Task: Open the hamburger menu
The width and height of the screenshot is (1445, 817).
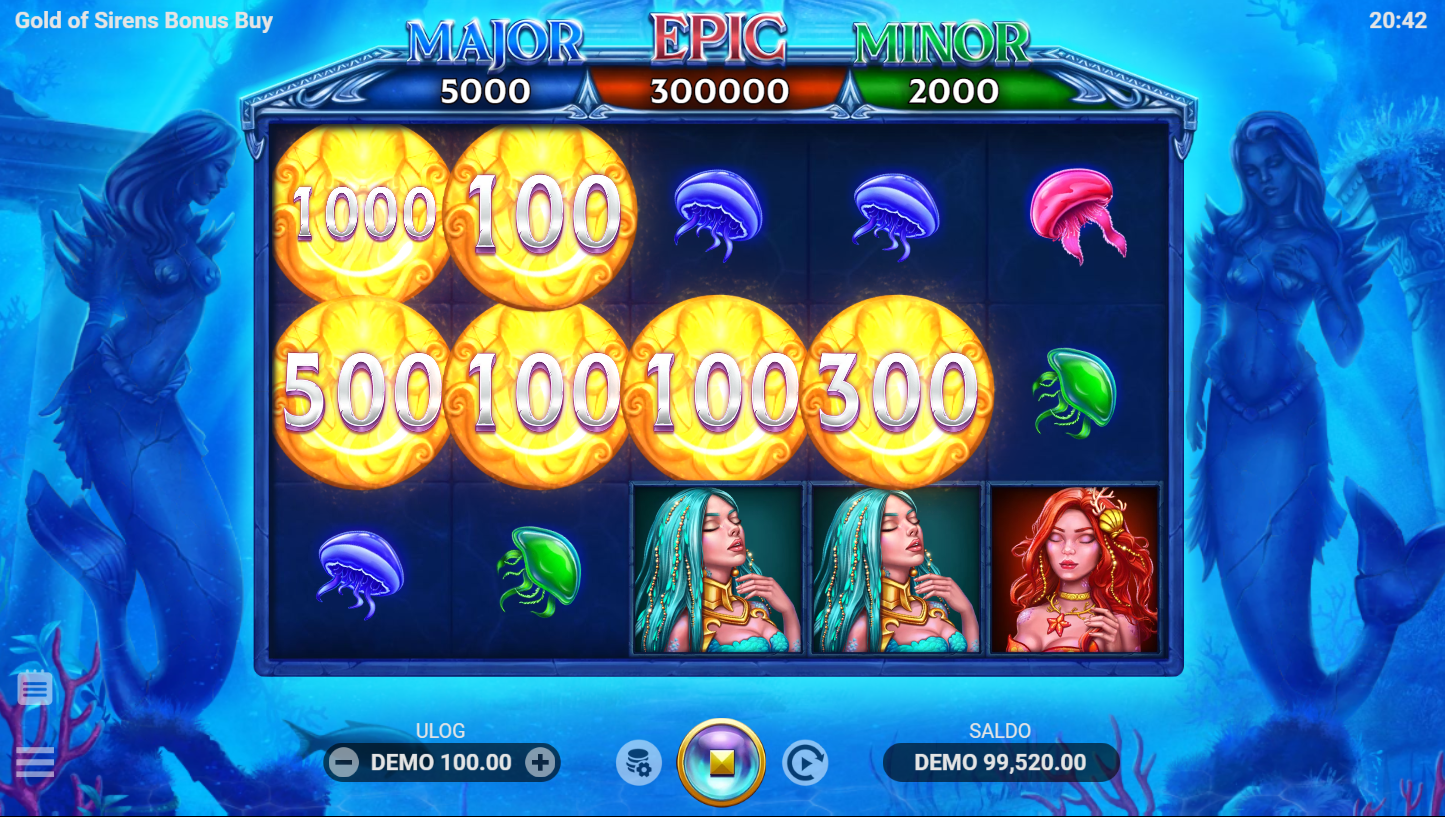Action: click(35, 762)
